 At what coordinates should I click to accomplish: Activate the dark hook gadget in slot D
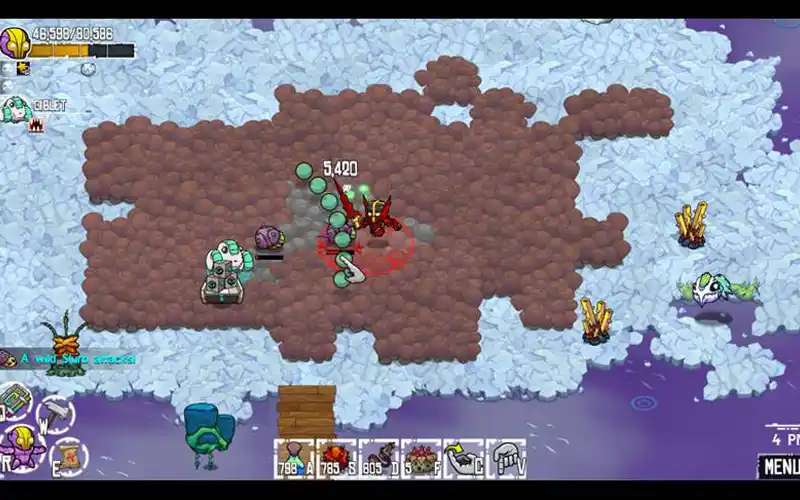378,458
